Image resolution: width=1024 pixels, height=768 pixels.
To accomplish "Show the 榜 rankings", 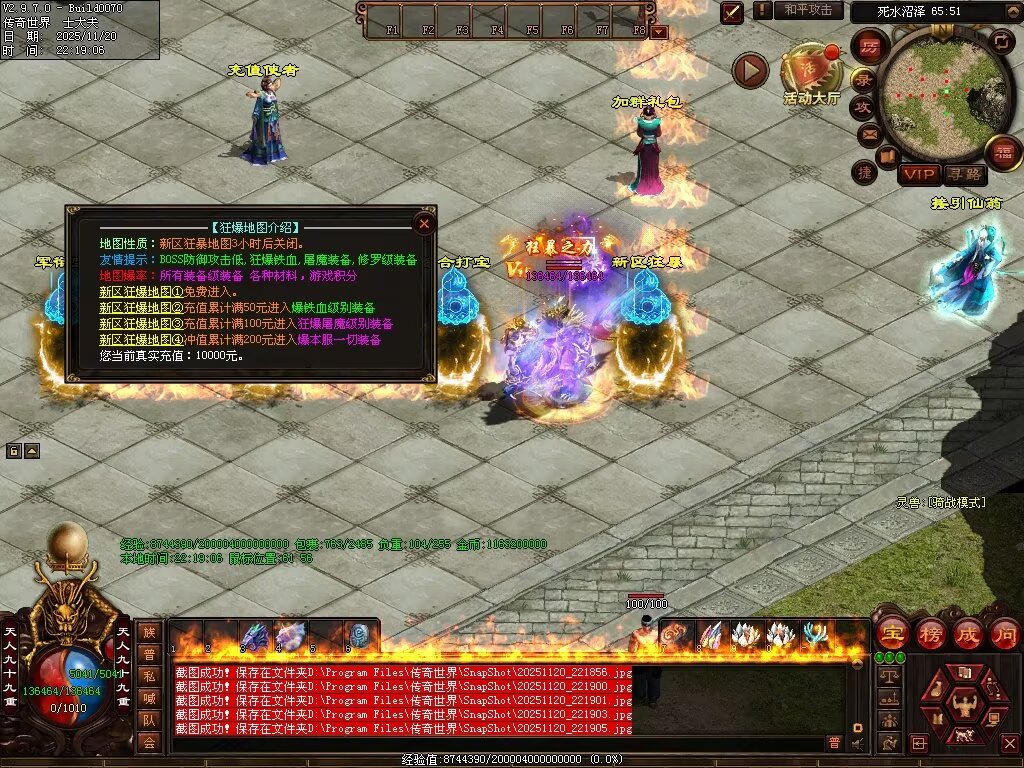I will click(x=930, y=634).
